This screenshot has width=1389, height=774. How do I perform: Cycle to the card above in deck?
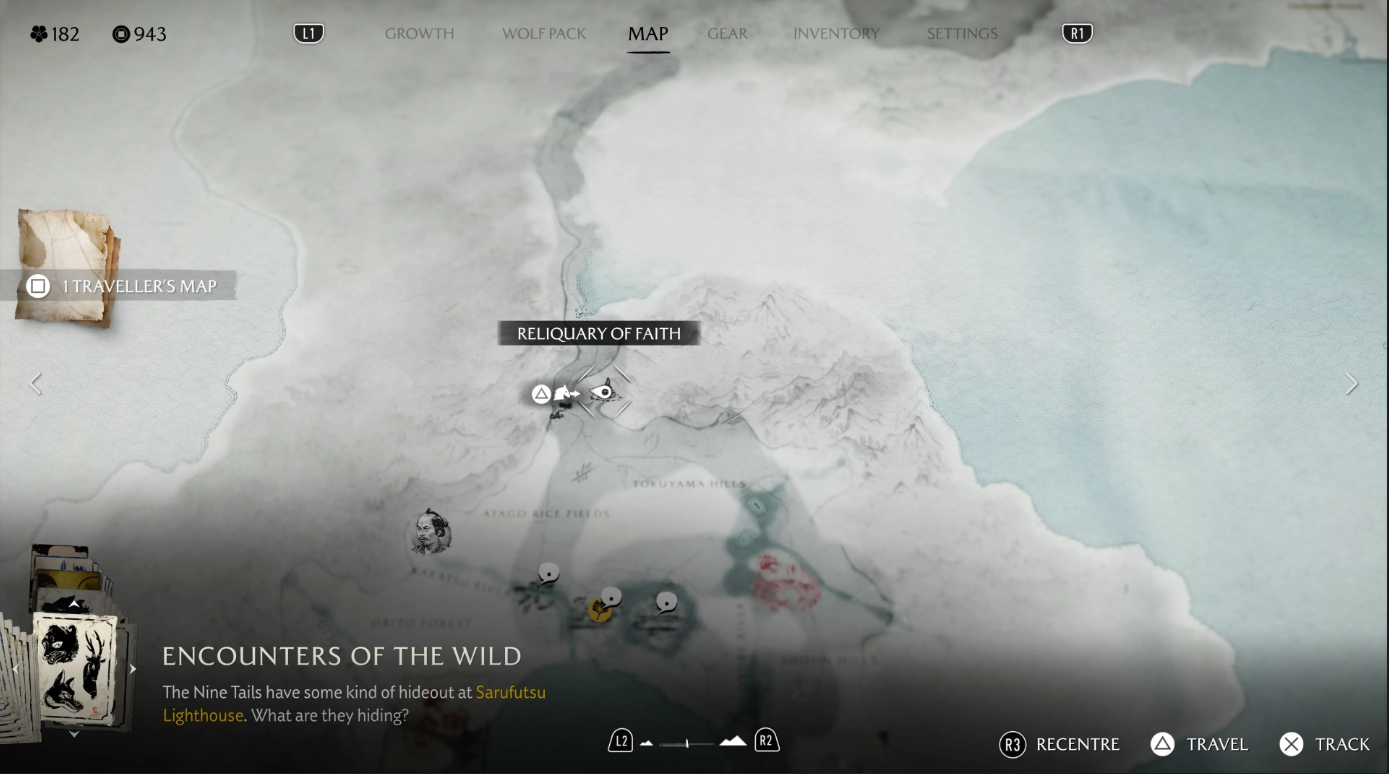pos(74,604)
